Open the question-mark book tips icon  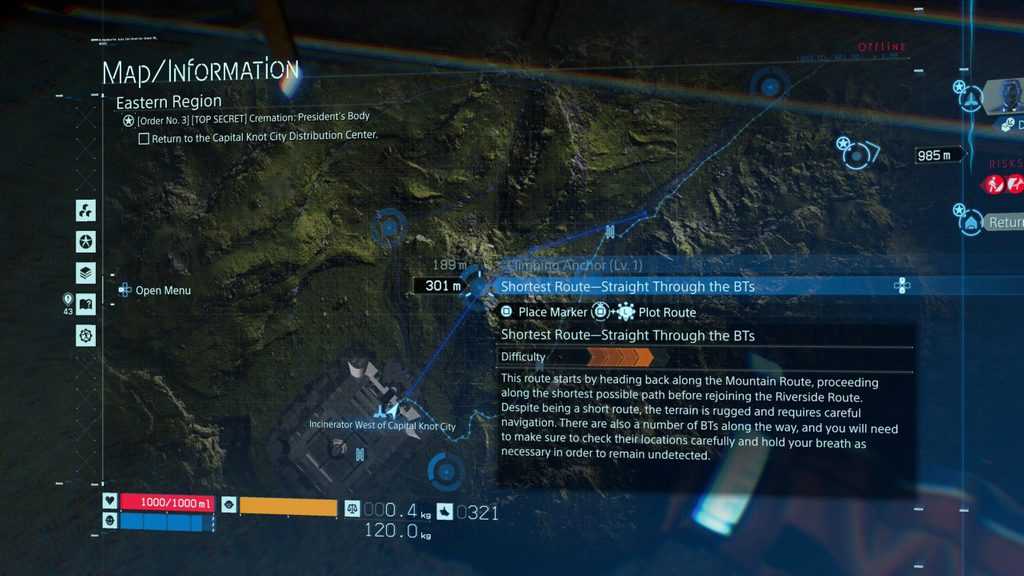[86, 304]
